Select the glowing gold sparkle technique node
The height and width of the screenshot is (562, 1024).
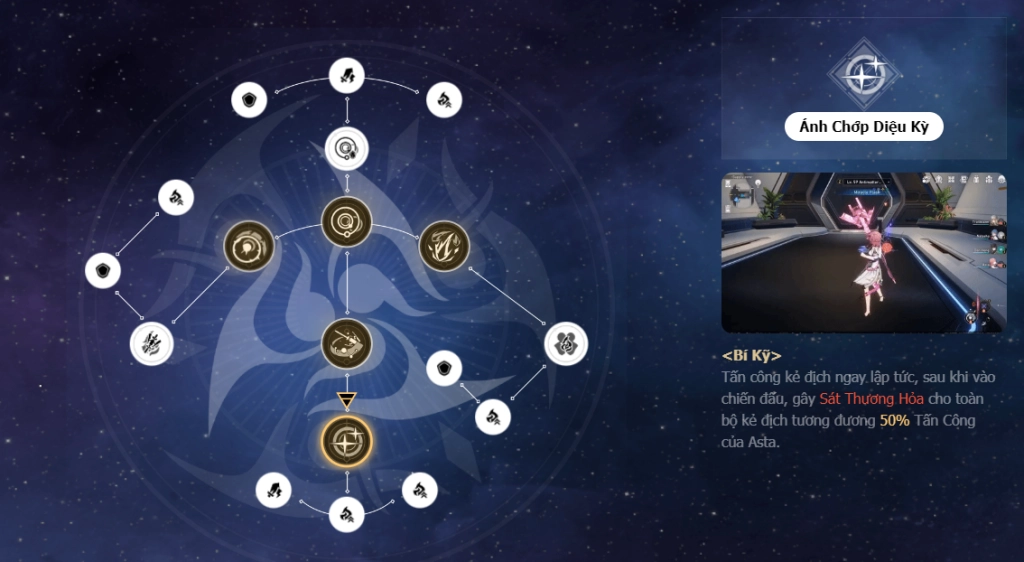click(347, 441)
